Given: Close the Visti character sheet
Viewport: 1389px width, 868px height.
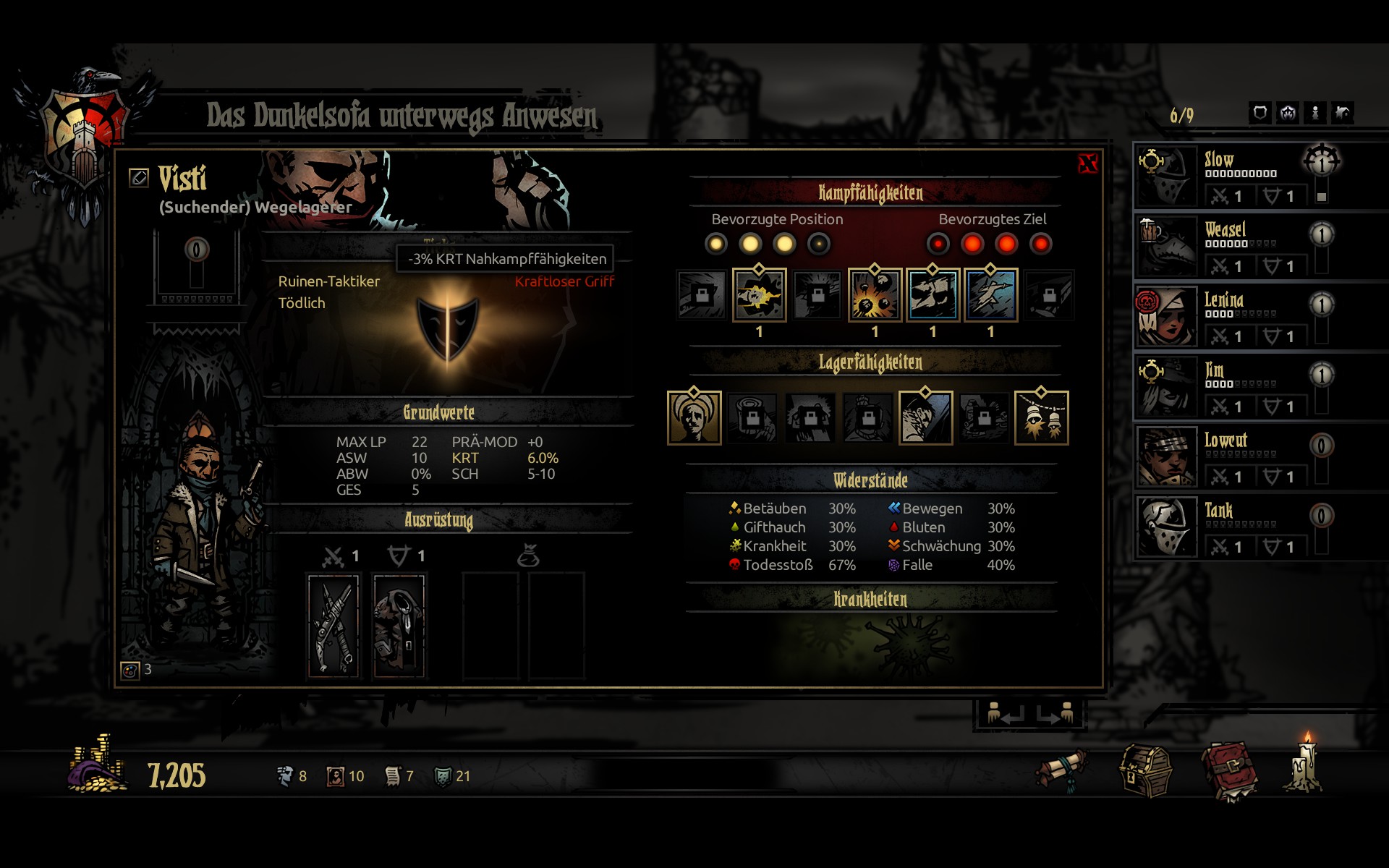Looking at the screenshot, I should [x=1087, y=163].
